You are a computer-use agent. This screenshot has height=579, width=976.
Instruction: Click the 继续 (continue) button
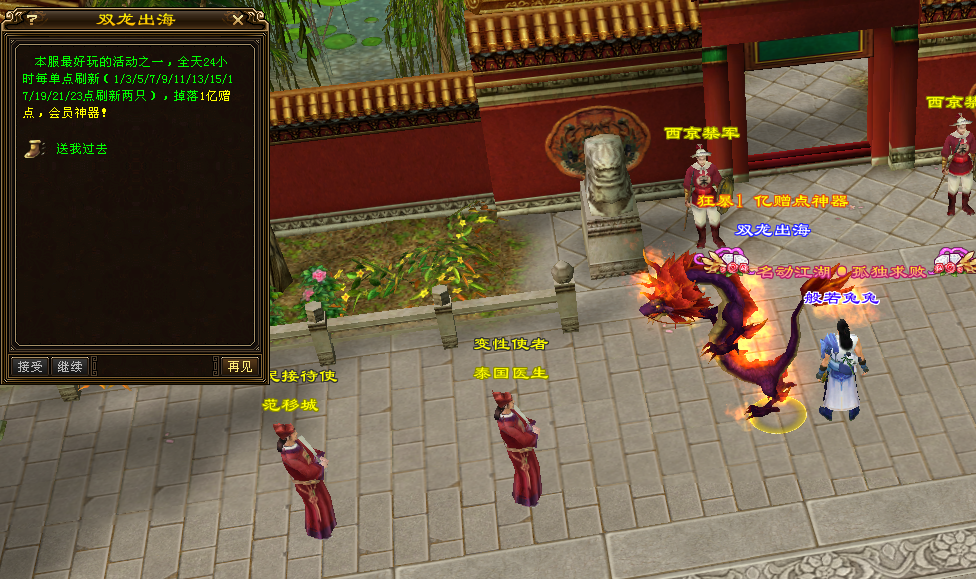70,366
